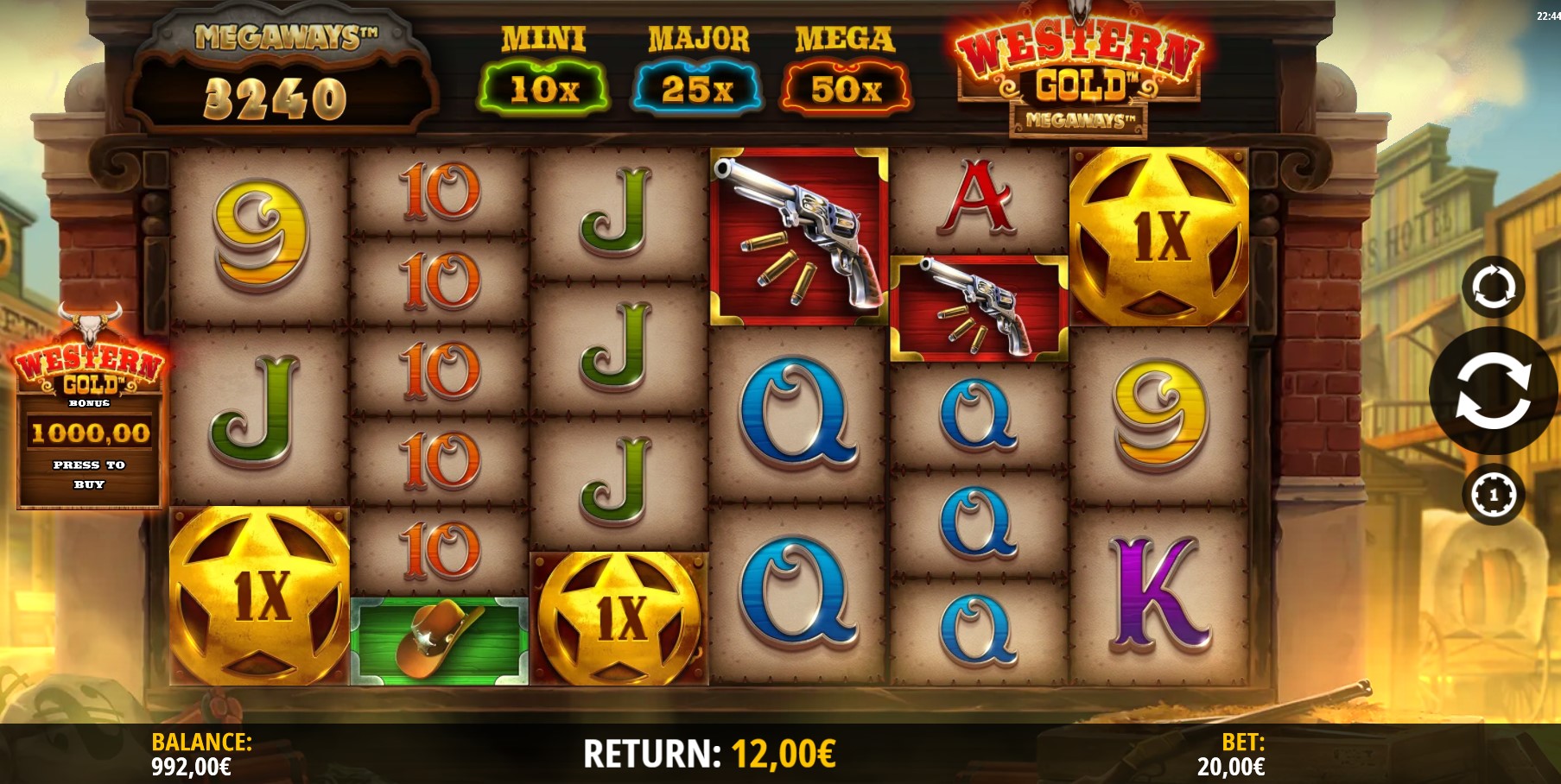Spin the reels with the large spin button
1561x784 pixels.
[1493, 391]
